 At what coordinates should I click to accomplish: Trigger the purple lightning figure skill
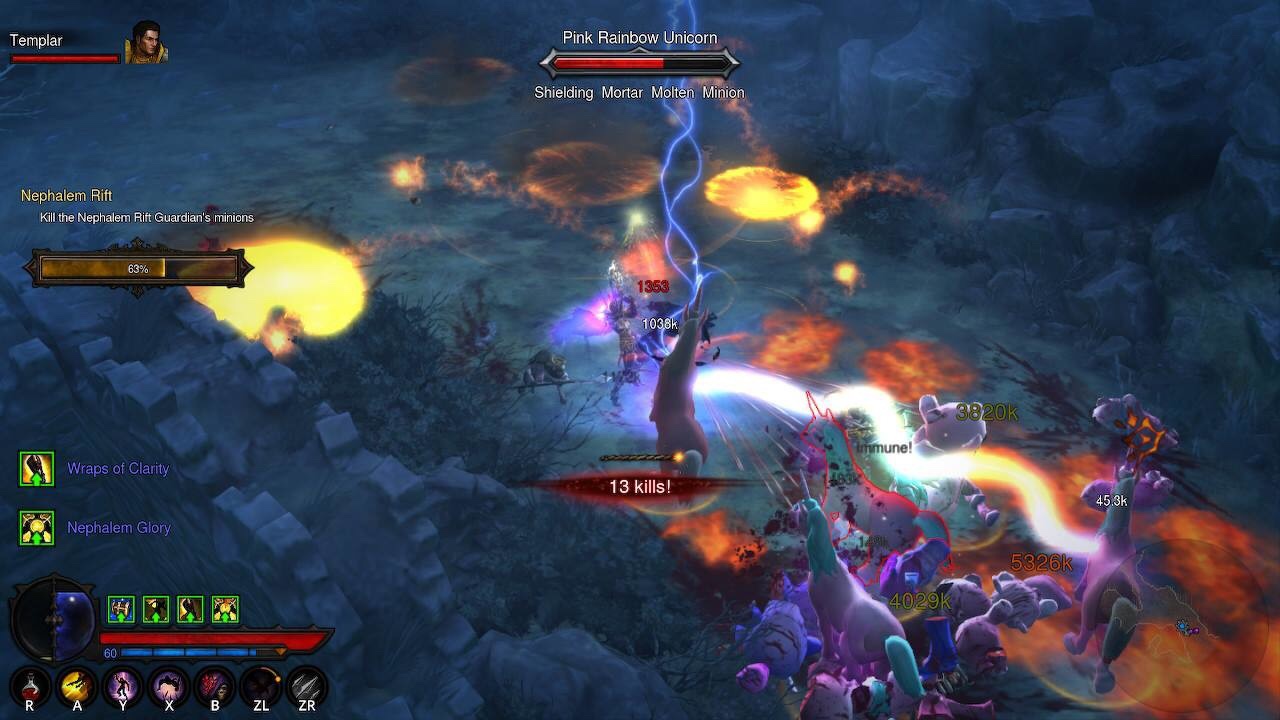pyautogui.click(x=123, y=686)
